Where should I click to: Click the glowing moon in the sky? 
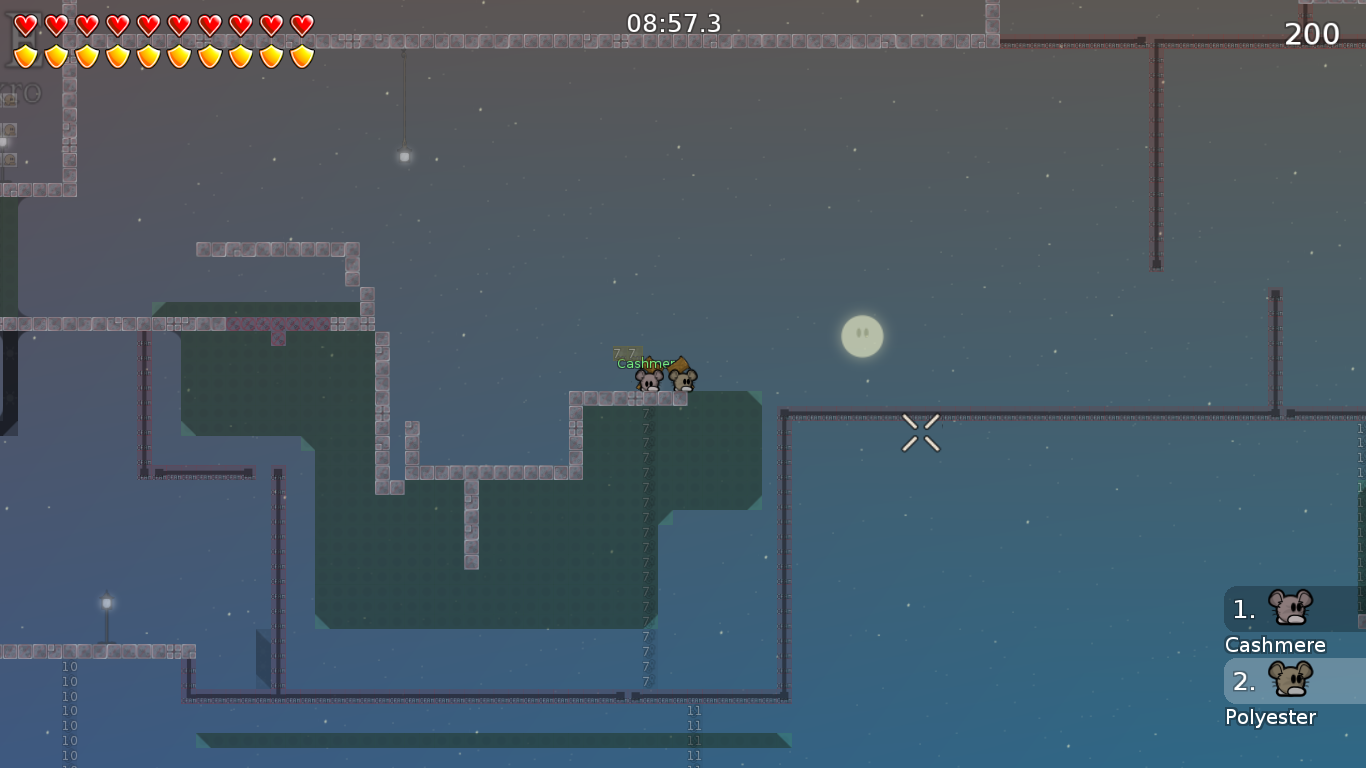tap(862, 337)
